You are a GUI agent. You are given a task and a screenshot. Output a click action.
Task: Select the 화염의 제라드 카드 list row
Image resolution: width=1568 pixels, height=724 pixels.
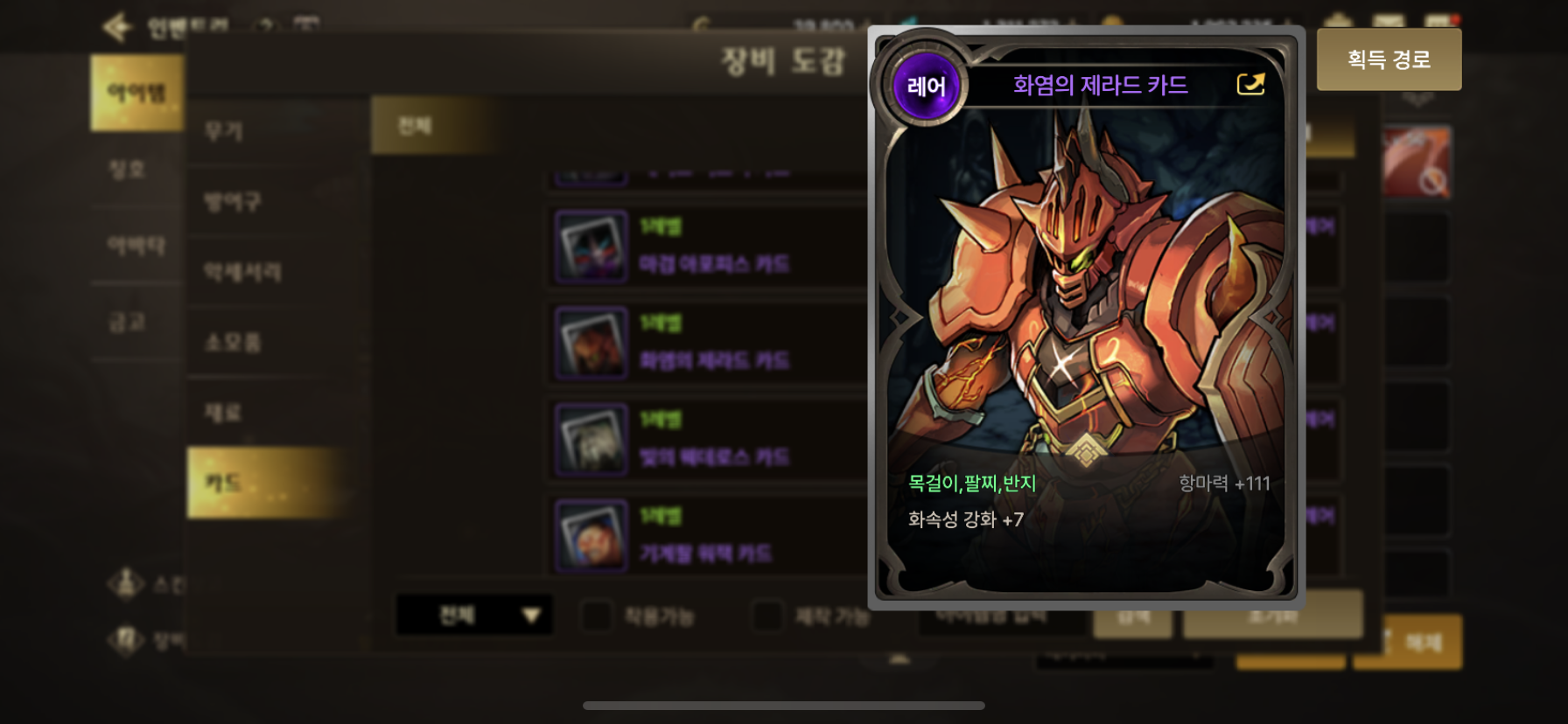coord(709,343)
